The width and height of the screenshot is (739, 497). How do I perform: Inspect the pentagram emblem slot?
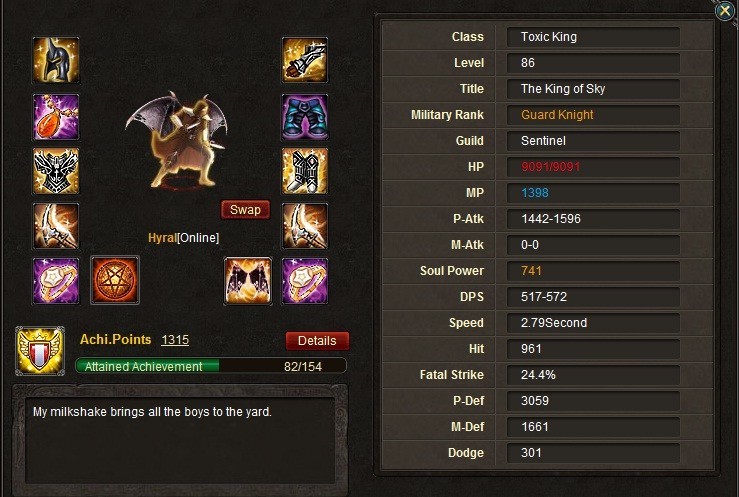click(115, 281)
